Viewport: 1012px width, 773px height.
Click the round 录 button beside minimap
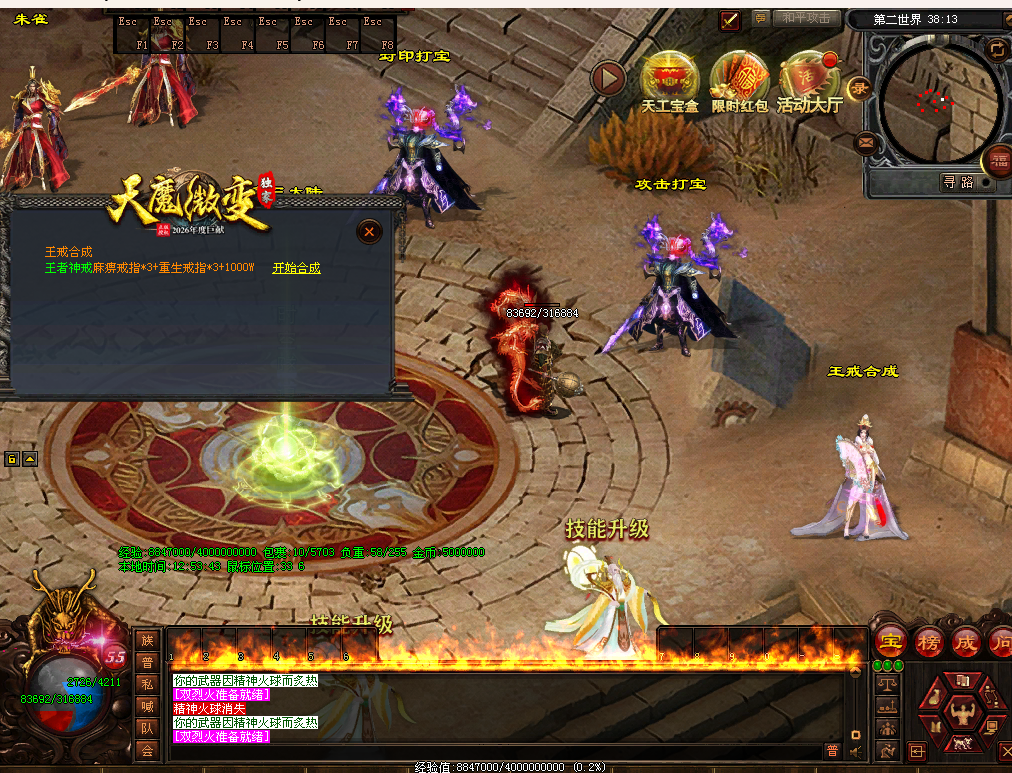pos(859,88)
